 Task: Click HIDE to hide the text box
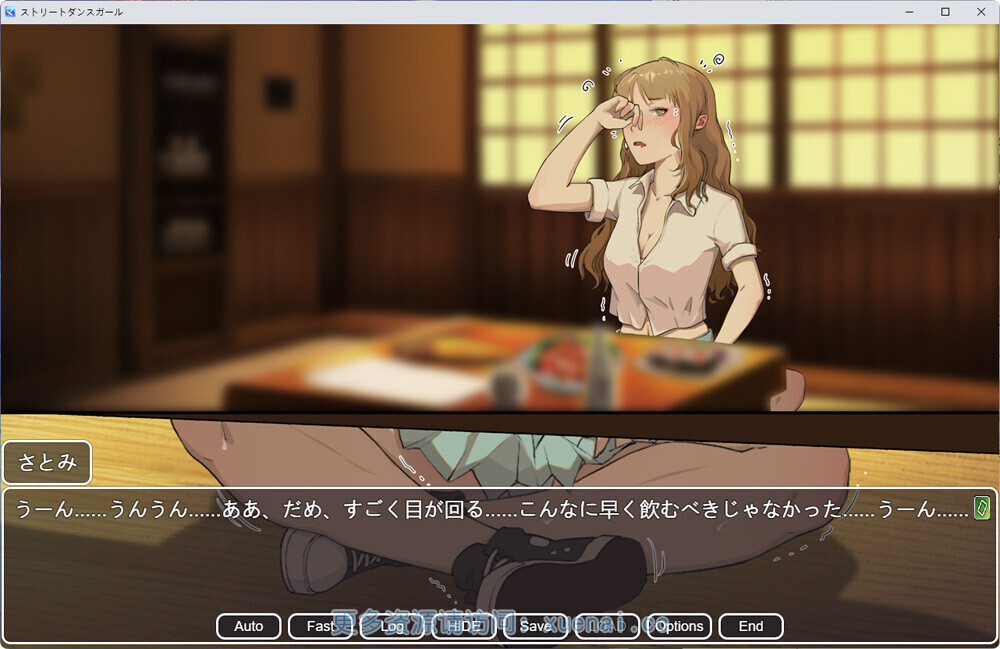pos(464,626)
